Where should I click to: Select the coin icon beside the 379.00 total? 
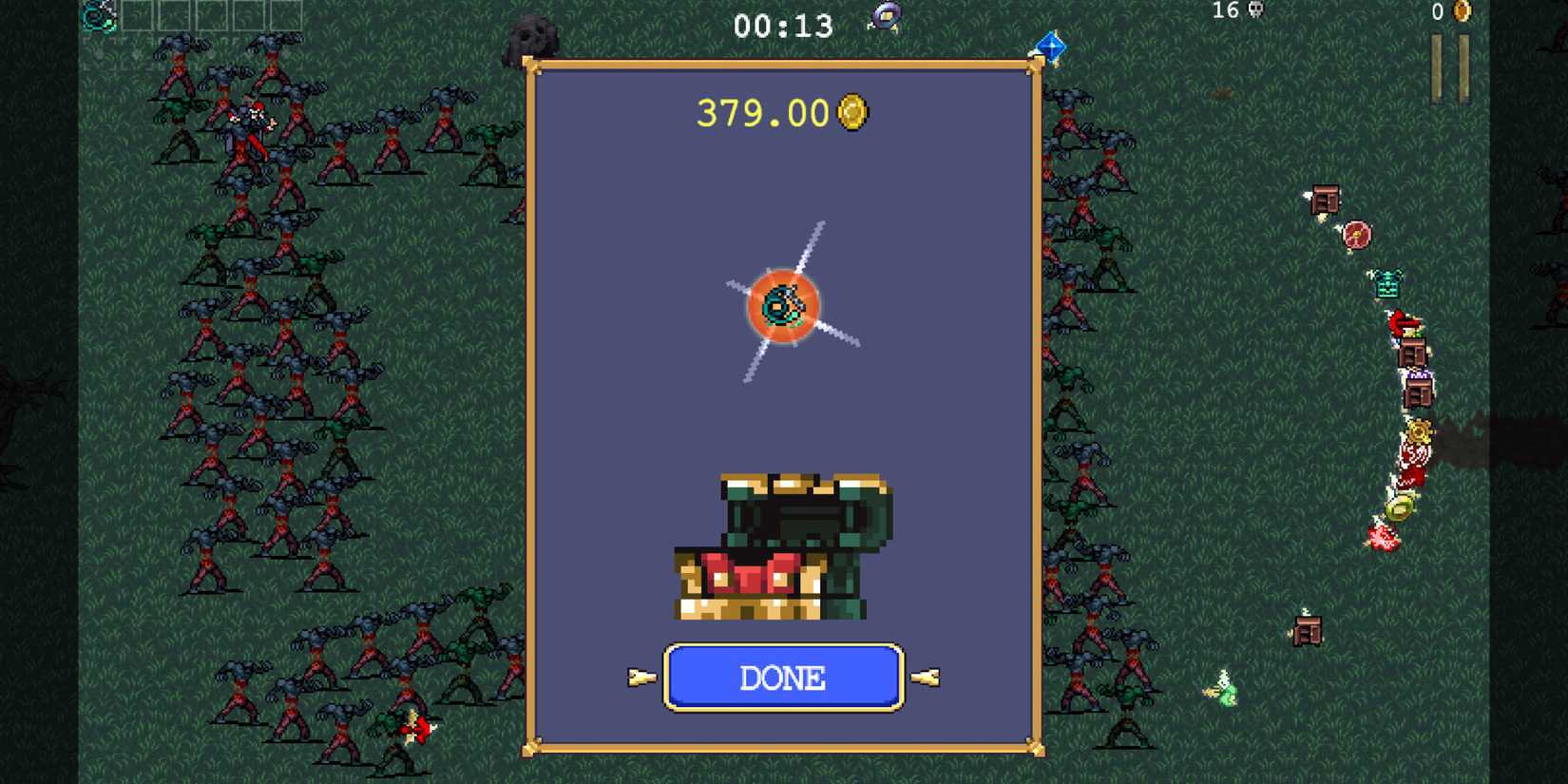pyautogui.click(x=852, y=112)
